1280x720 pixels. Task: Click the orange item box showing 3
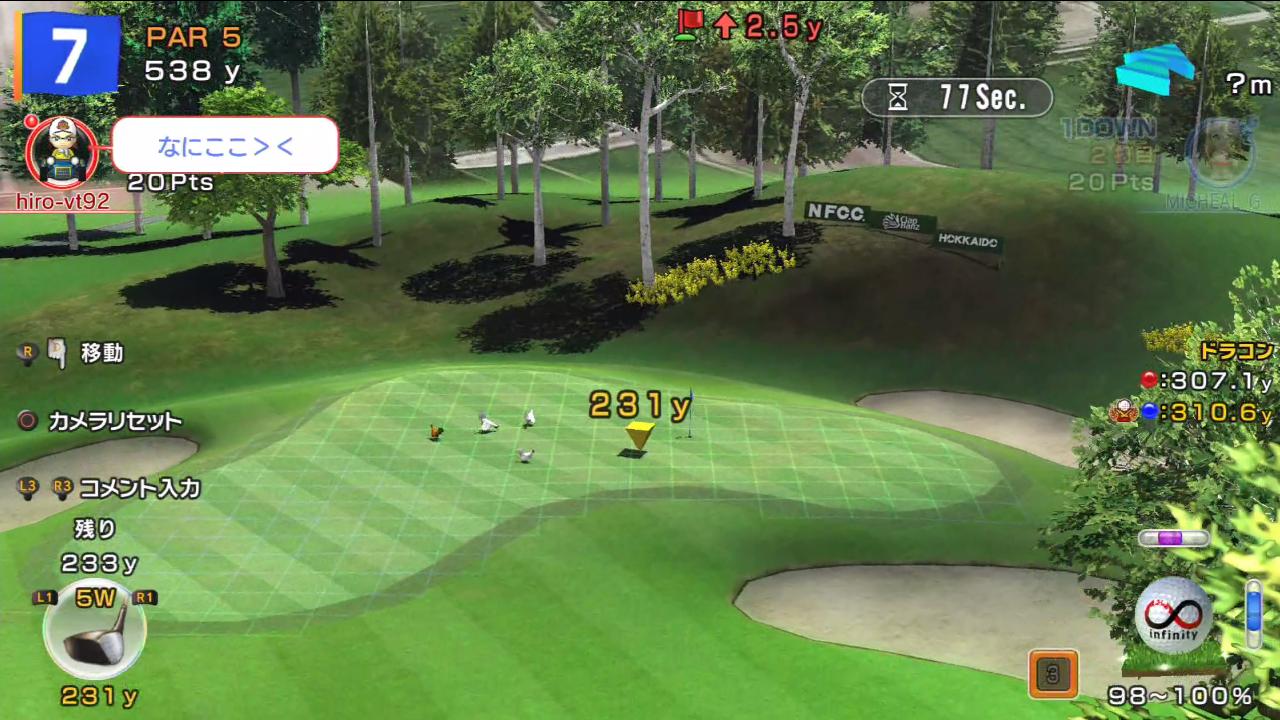point(1052,673)
